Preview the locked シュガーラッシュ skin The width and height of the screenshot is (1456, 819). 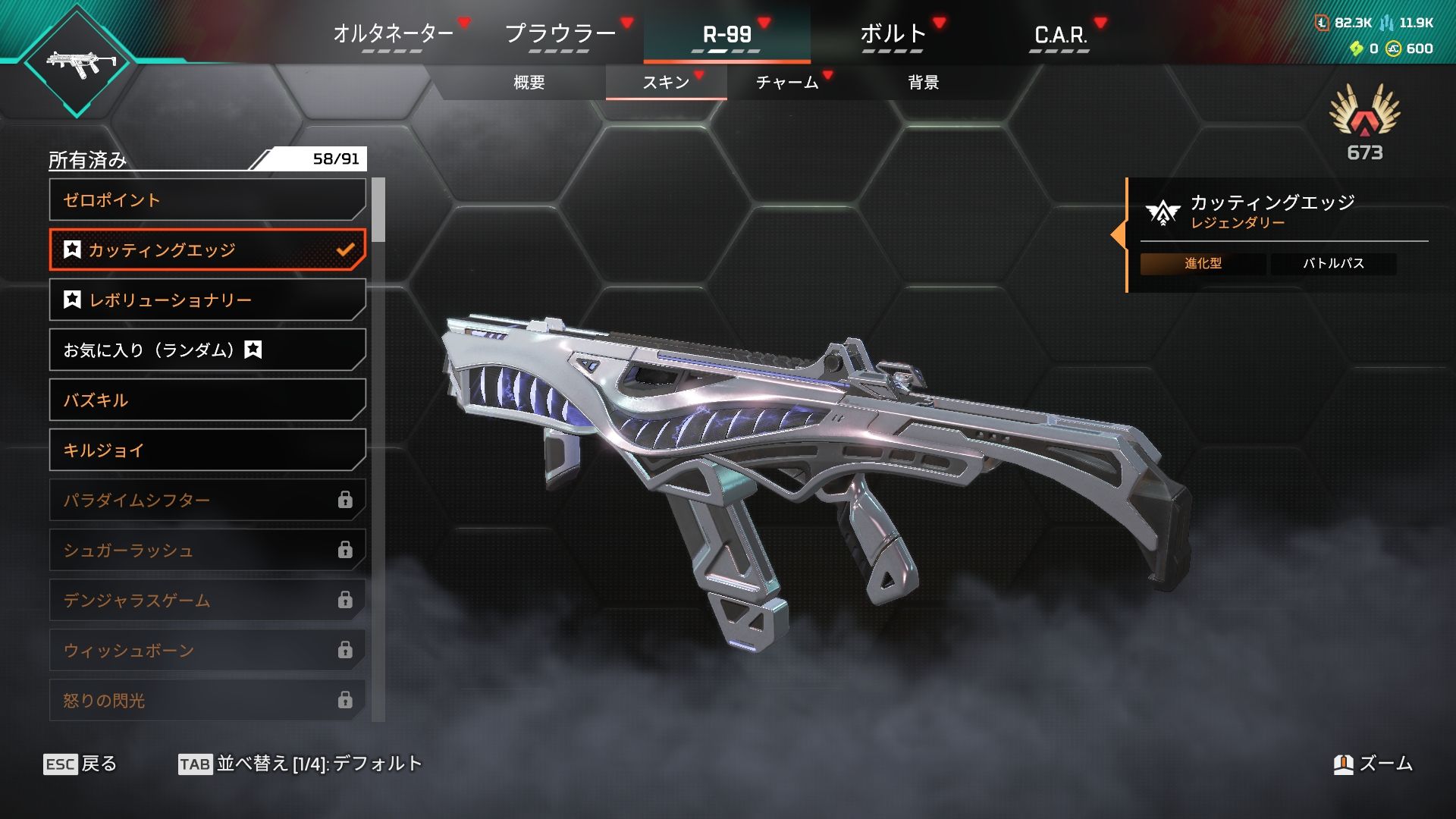click(x=207, y=551)
